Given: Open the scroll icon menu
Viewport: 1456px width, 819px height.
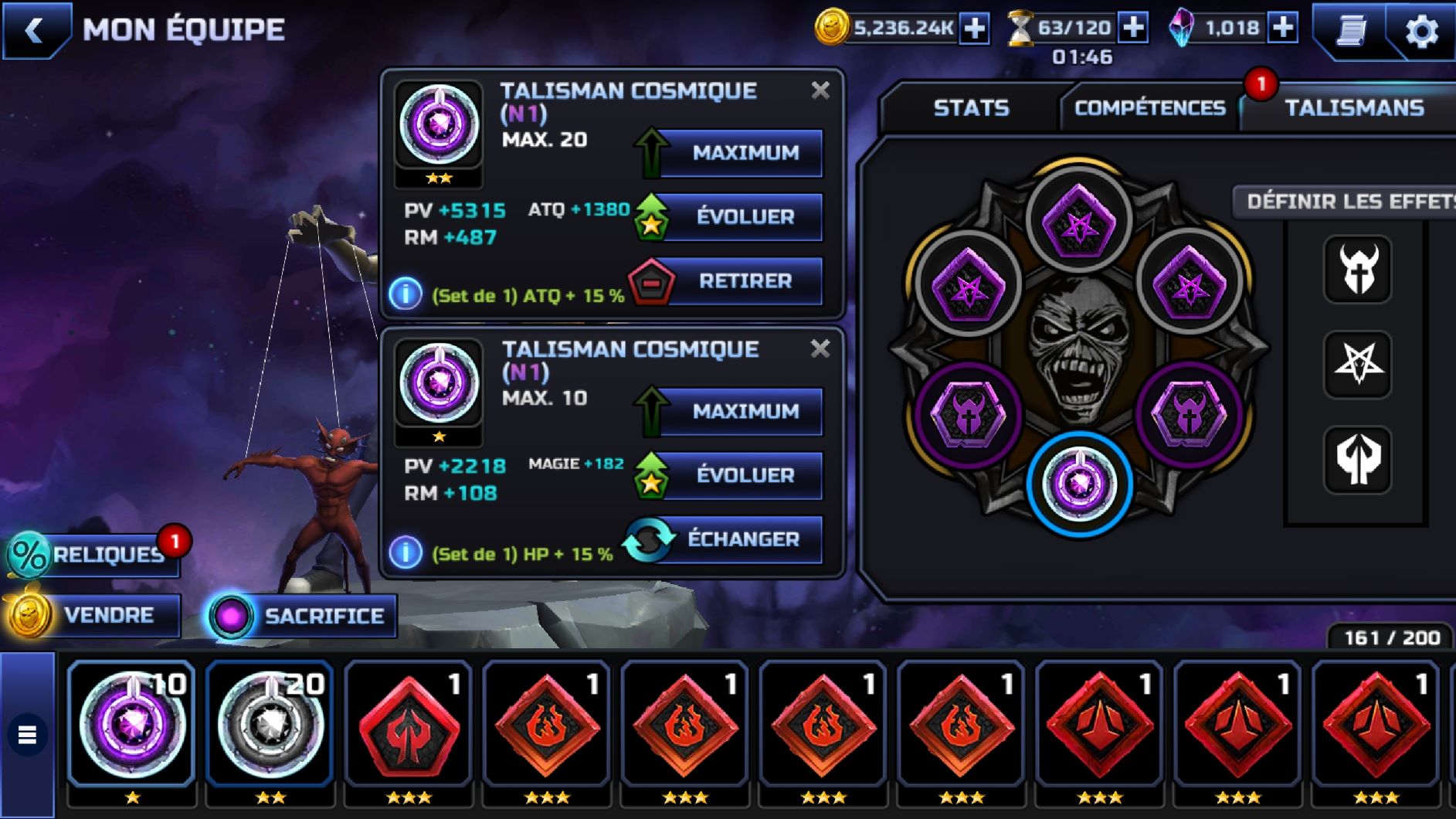Looking at the screenshot, I should pos(1352,31).
